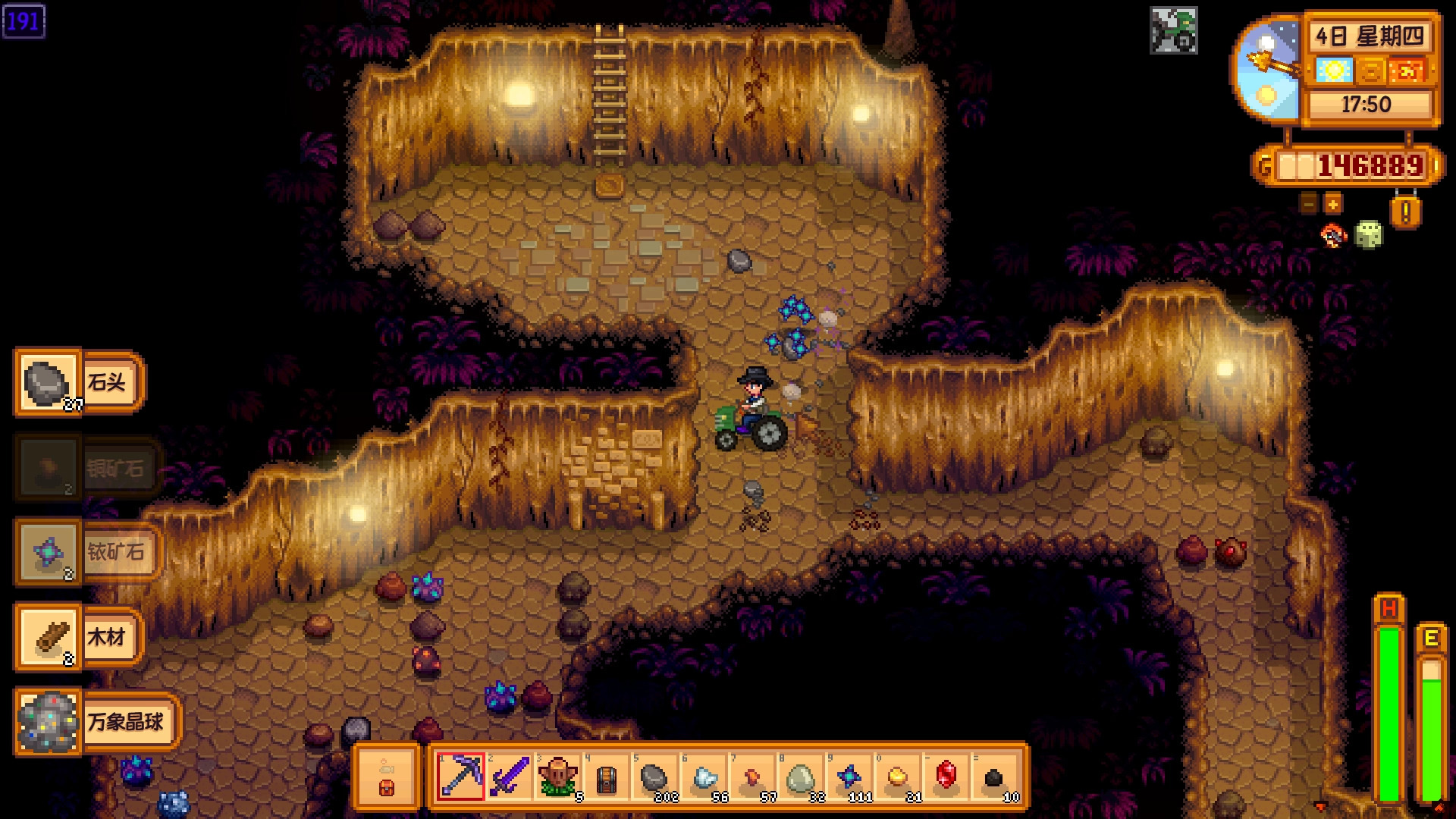Select the gold ore stack of 21
Screen dimensions: 1456x819
tap(898, 776)
